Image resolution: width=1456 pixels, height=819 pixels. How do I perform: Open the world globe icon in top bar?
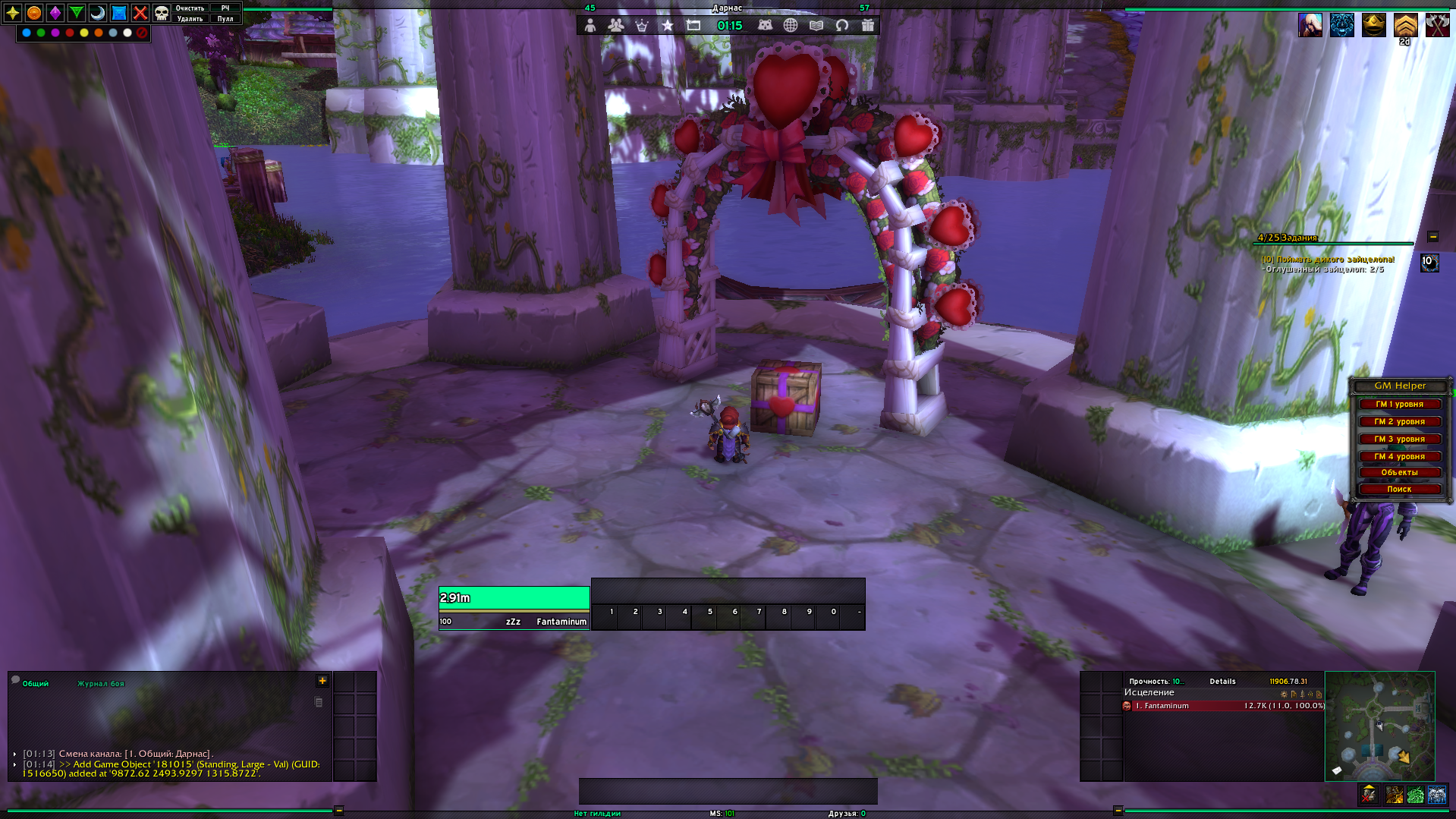[x=791, y=25]
